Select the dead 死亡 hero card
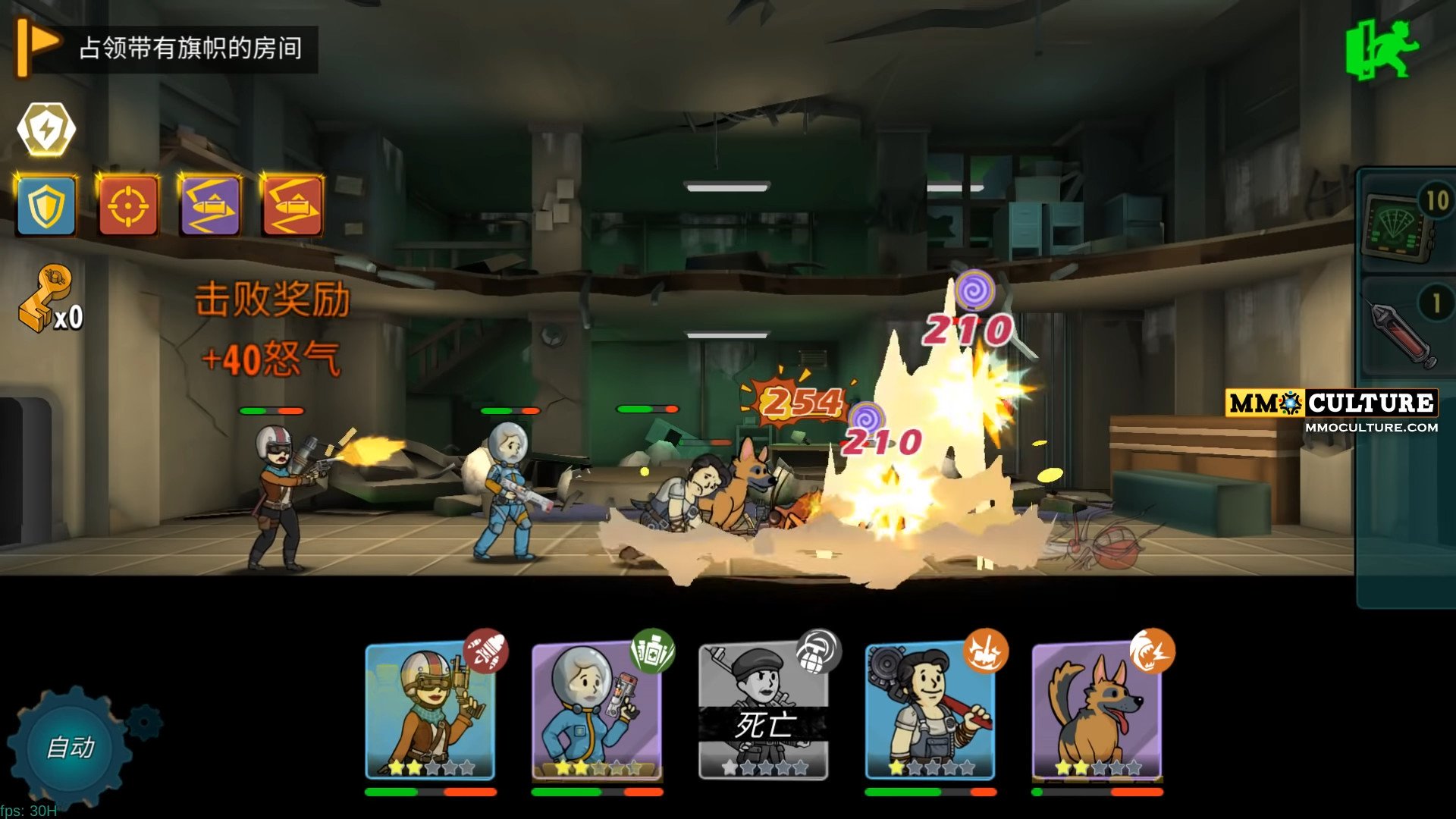Screen dimensions: 1456x819 763,711
